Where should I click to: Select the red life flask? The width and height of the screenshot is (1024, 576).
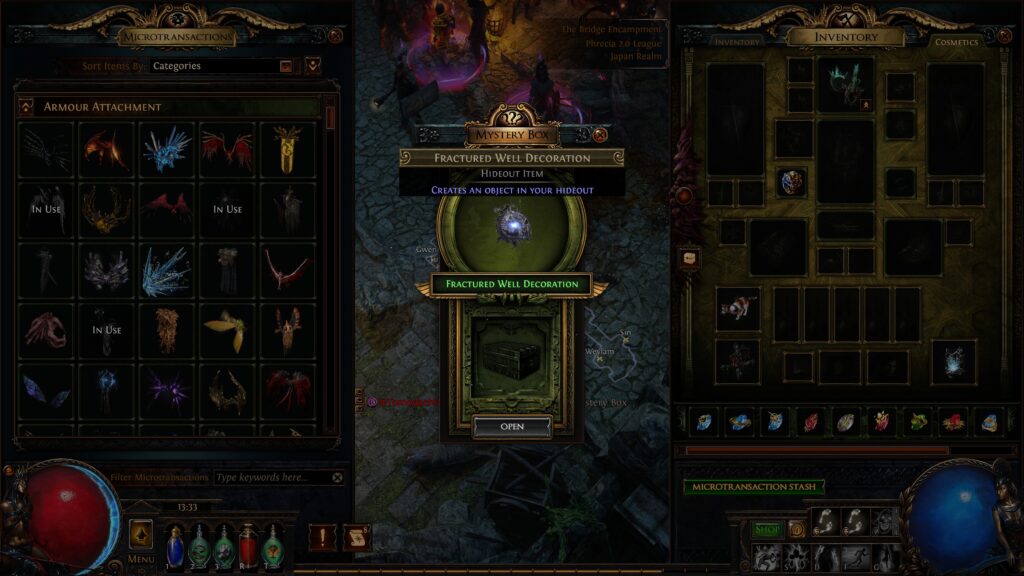247,546
